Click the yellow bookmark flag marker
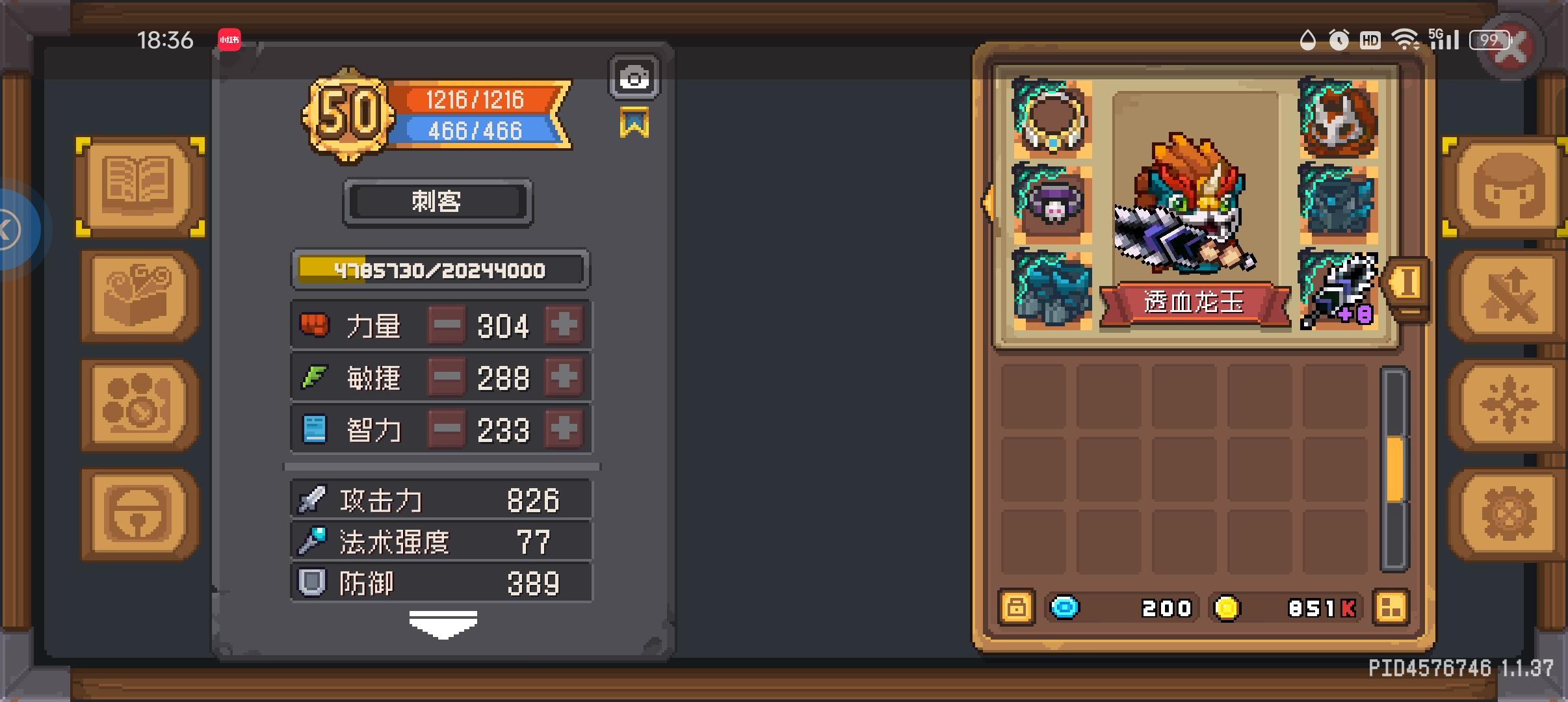 [x=635, y=123]
